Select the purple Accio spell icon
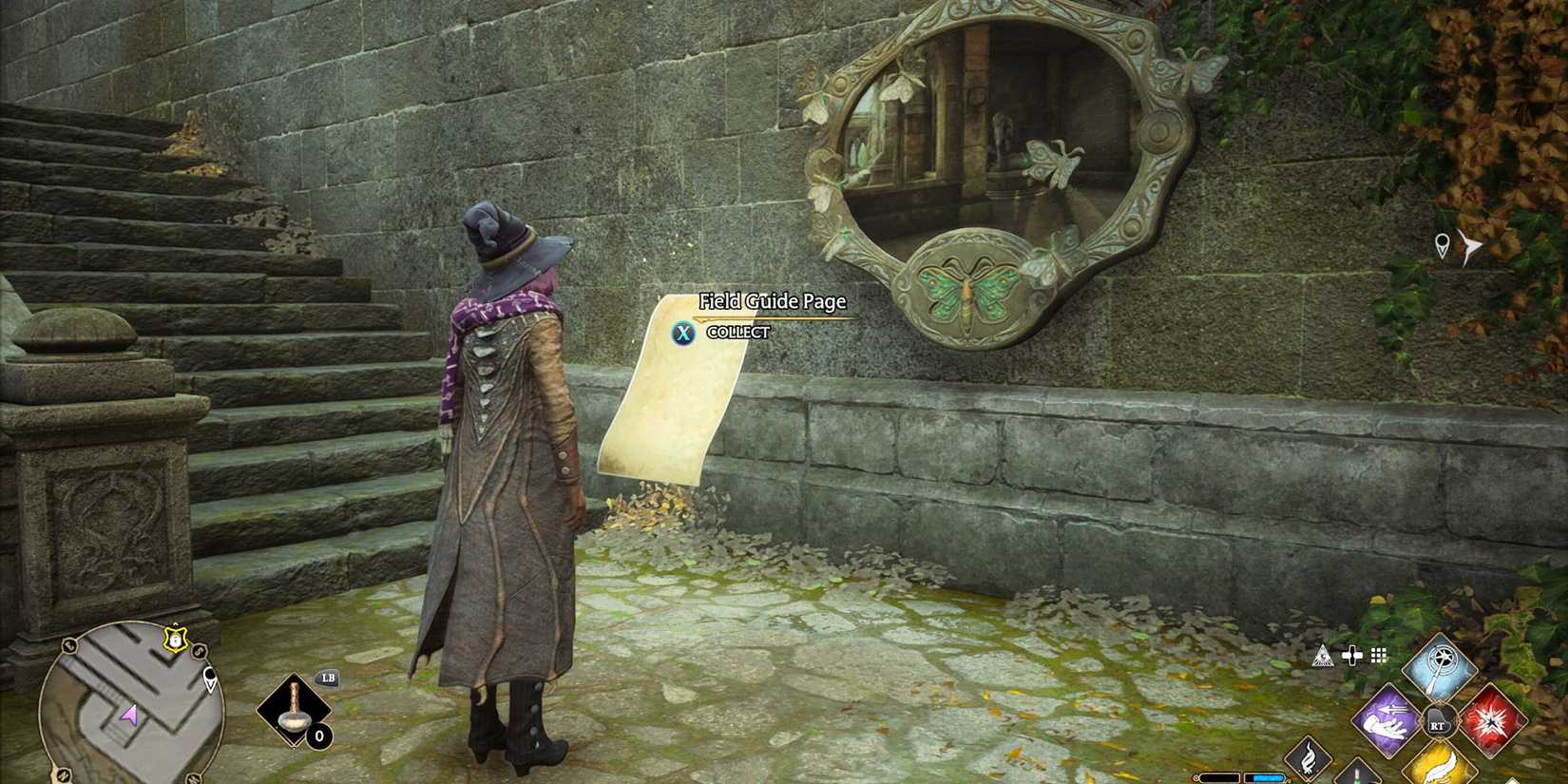This screenshot has width=1568, height=784. 1386,721
